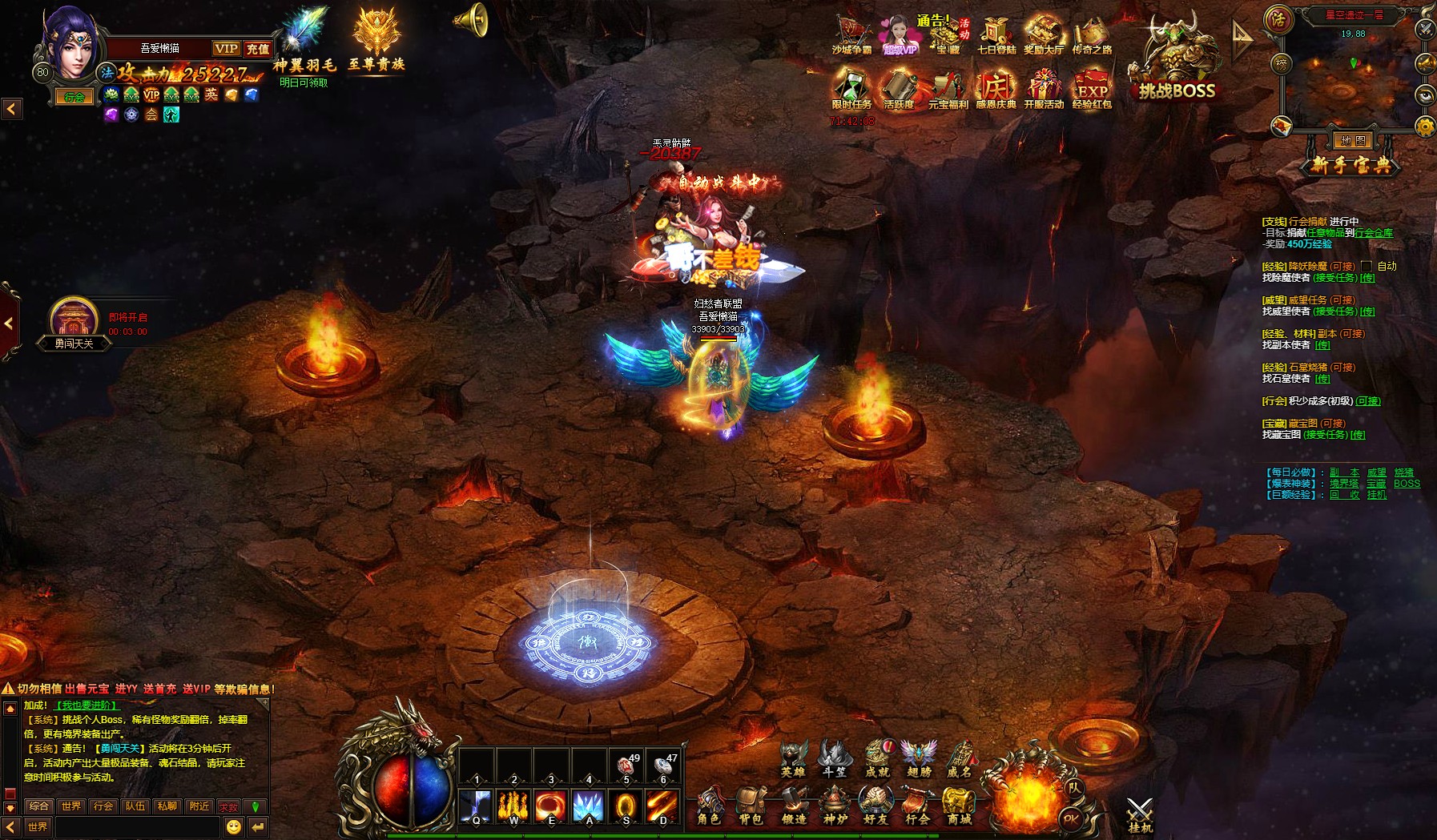
Task: Open the 沙城争霸 event icon
Action: pos(851,36)
